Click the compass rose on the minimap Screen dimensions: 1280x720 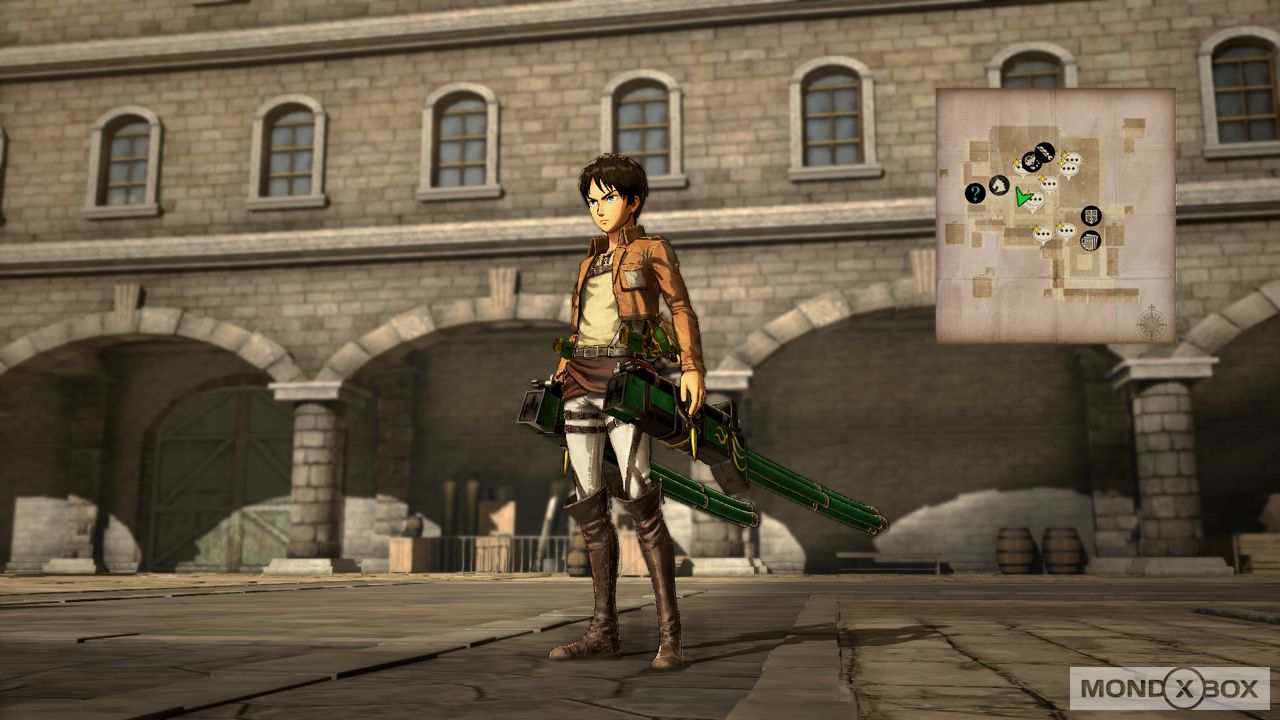pyautogui.click(x=1151, y=323)
